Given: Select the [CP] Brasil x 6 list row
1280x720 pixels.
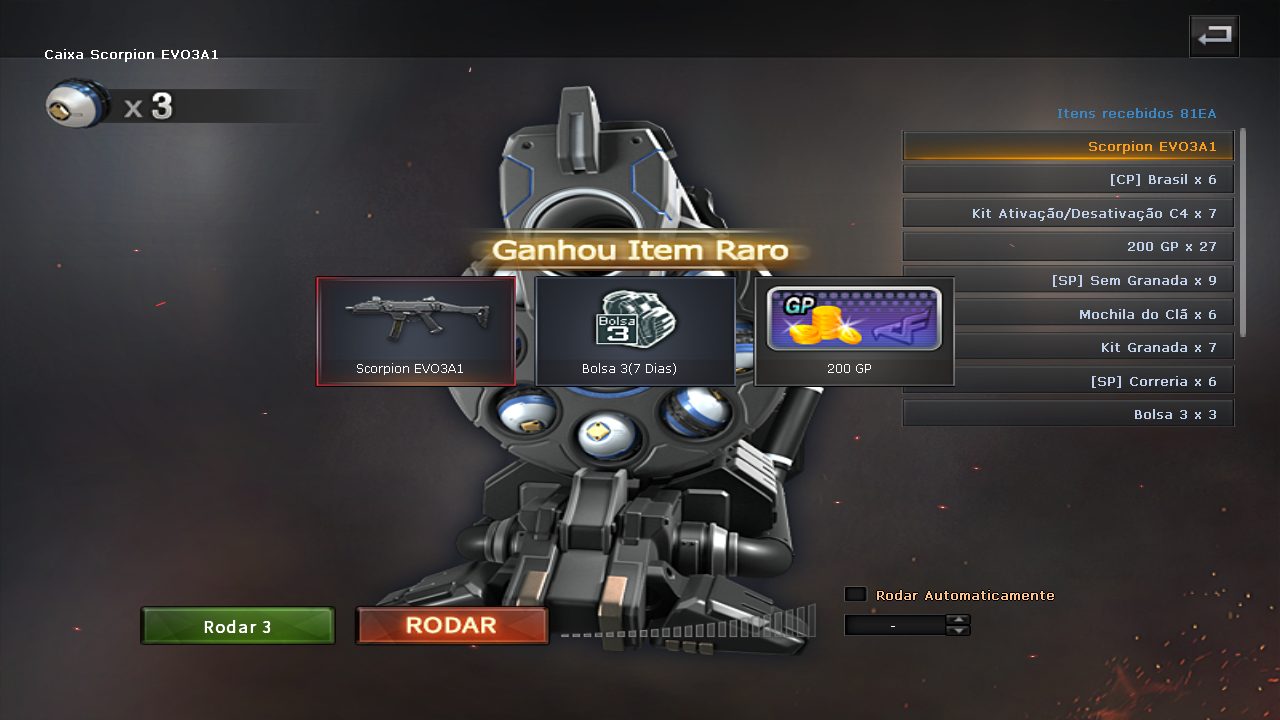Looking at the screenshot, I should pos(1067,179).
